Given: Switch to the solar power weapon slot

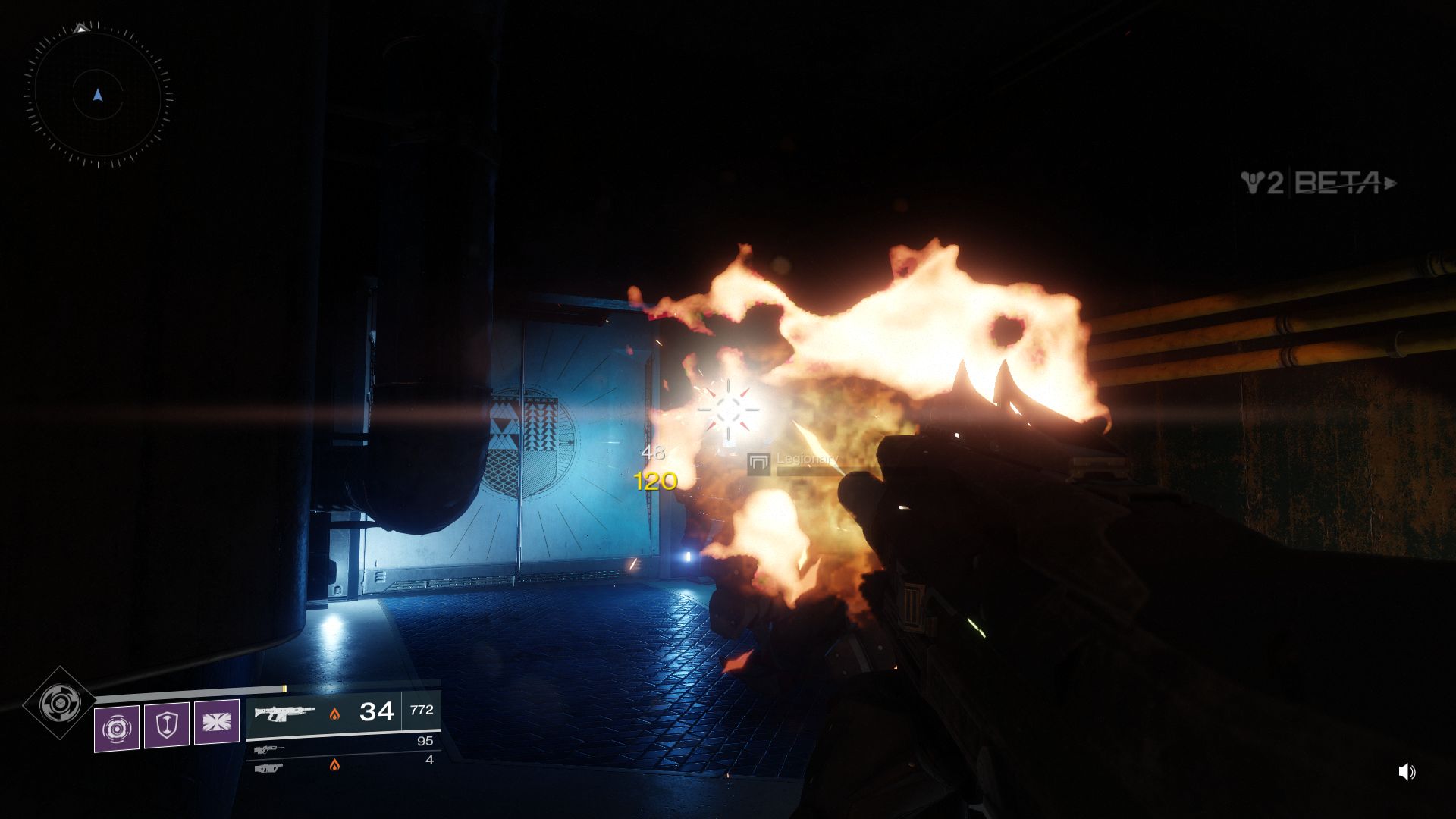Looking at the screenshot, I should (x=343, y=765).
